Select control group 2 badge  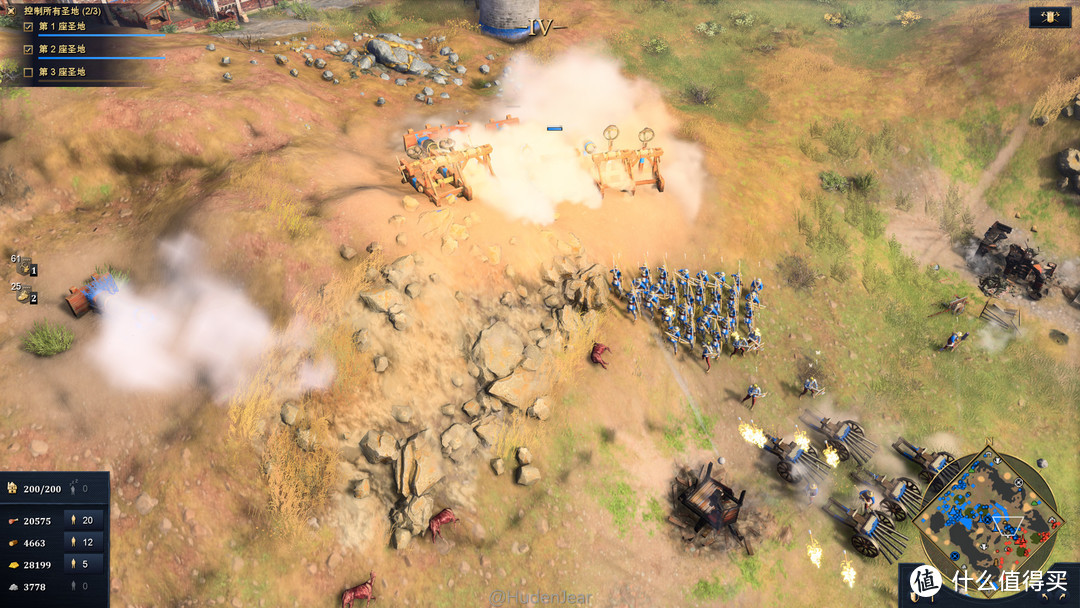[29, 297]
